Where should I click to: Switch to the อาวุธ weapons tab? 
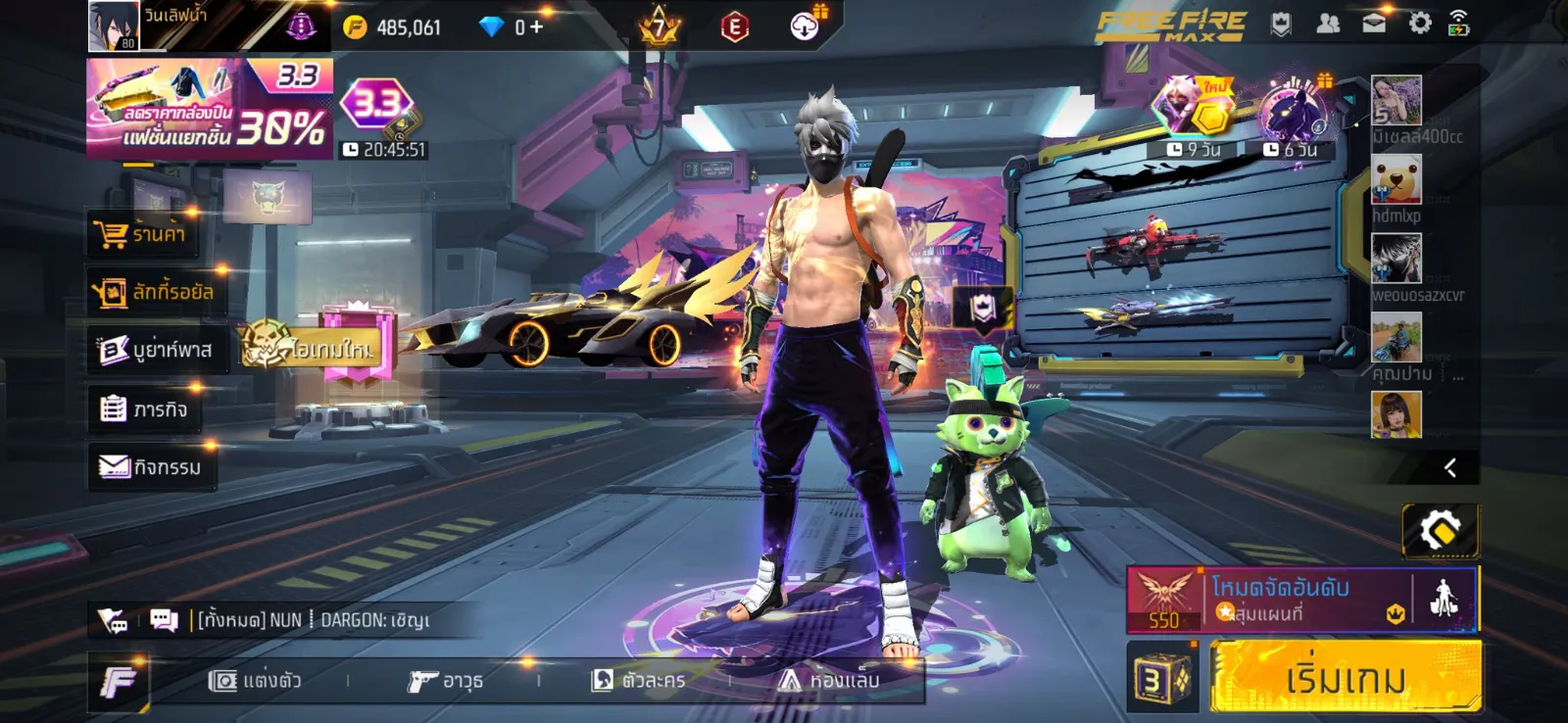pyautogui.click(x=446, y=680)
